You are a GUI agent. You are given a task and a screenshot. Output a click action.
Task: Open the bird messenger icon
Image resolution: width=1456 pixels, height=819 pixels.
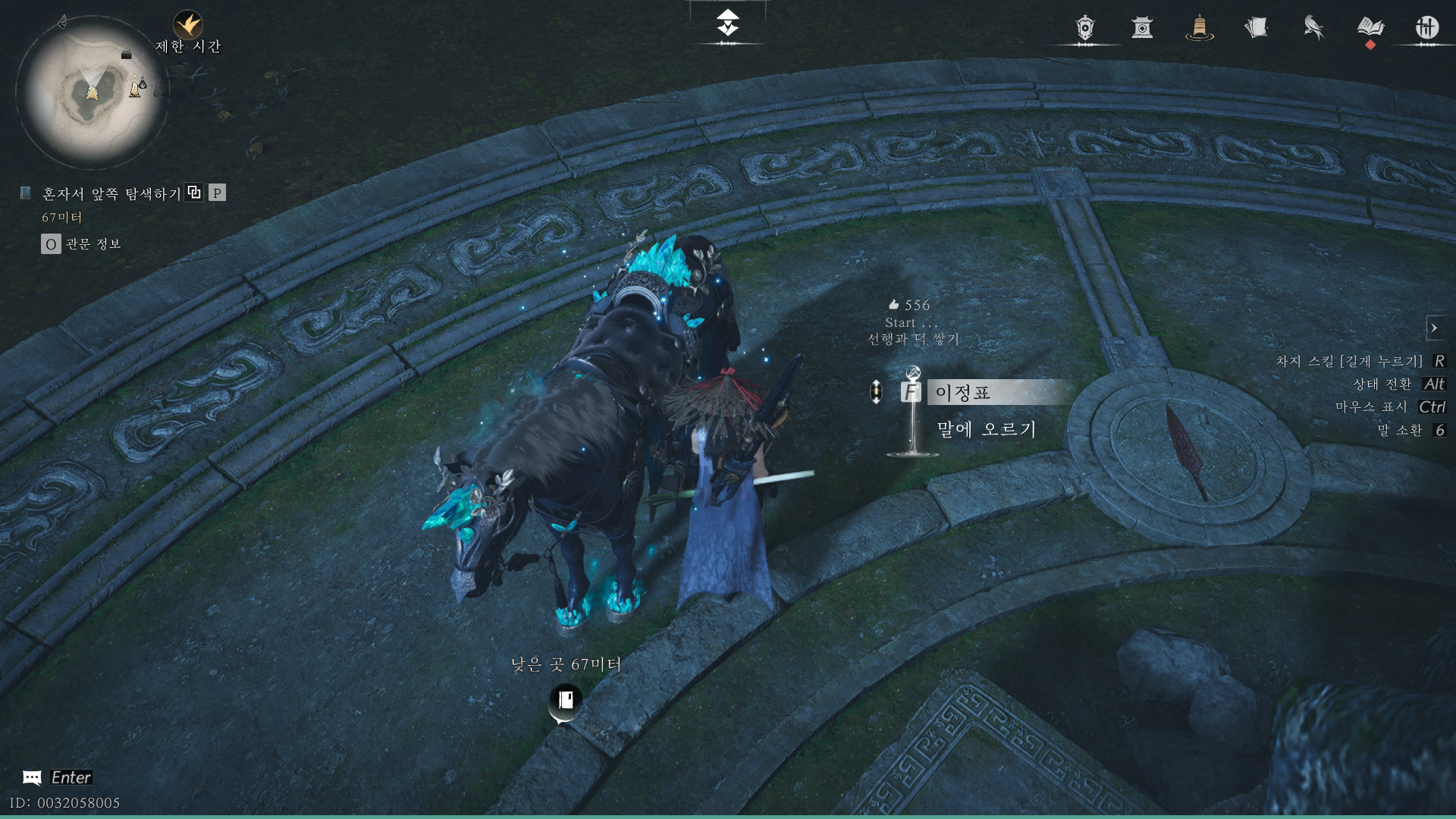[x=1313, y=28]
